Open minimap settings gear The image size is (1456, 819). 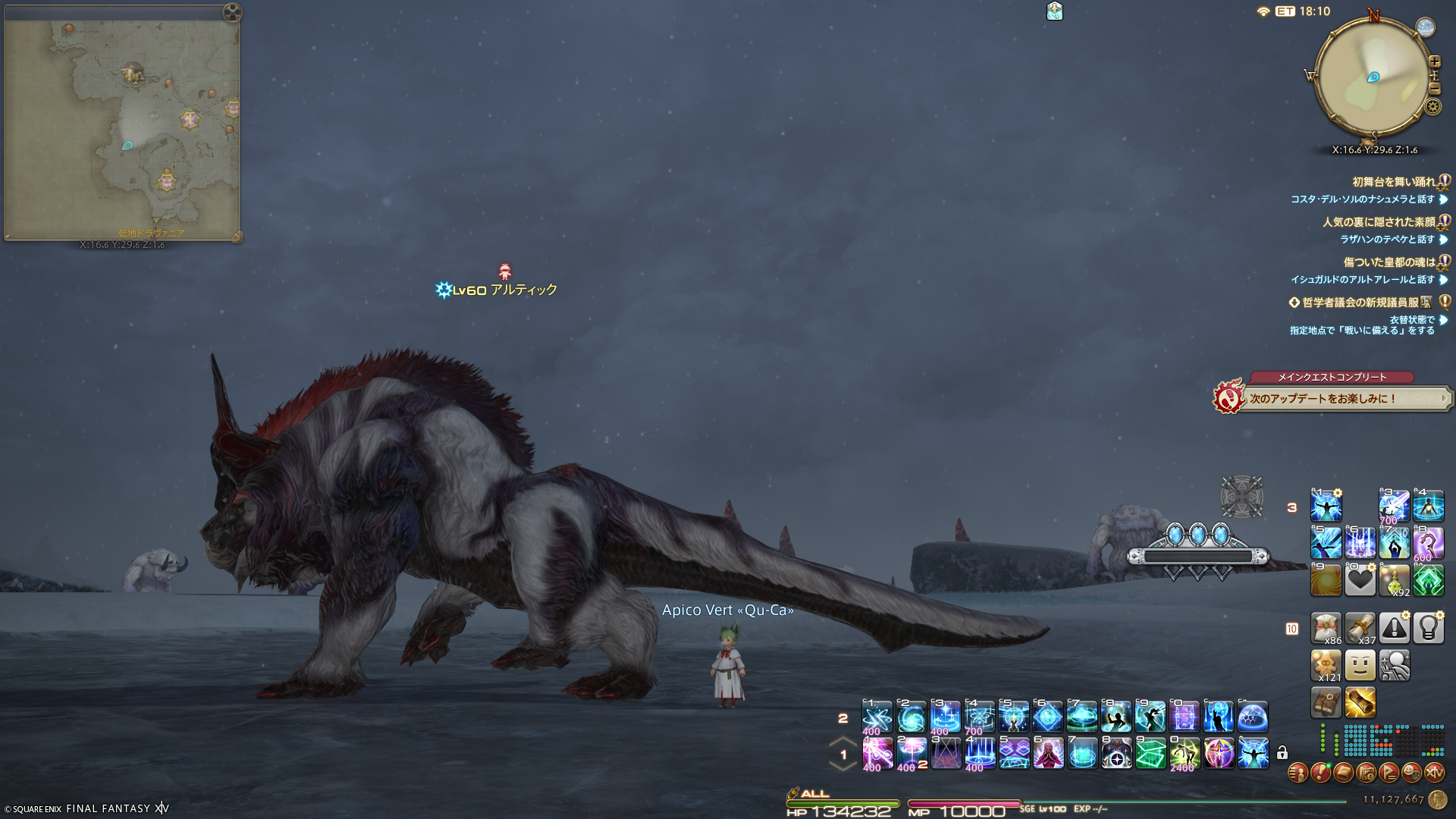click(1432, 106)
